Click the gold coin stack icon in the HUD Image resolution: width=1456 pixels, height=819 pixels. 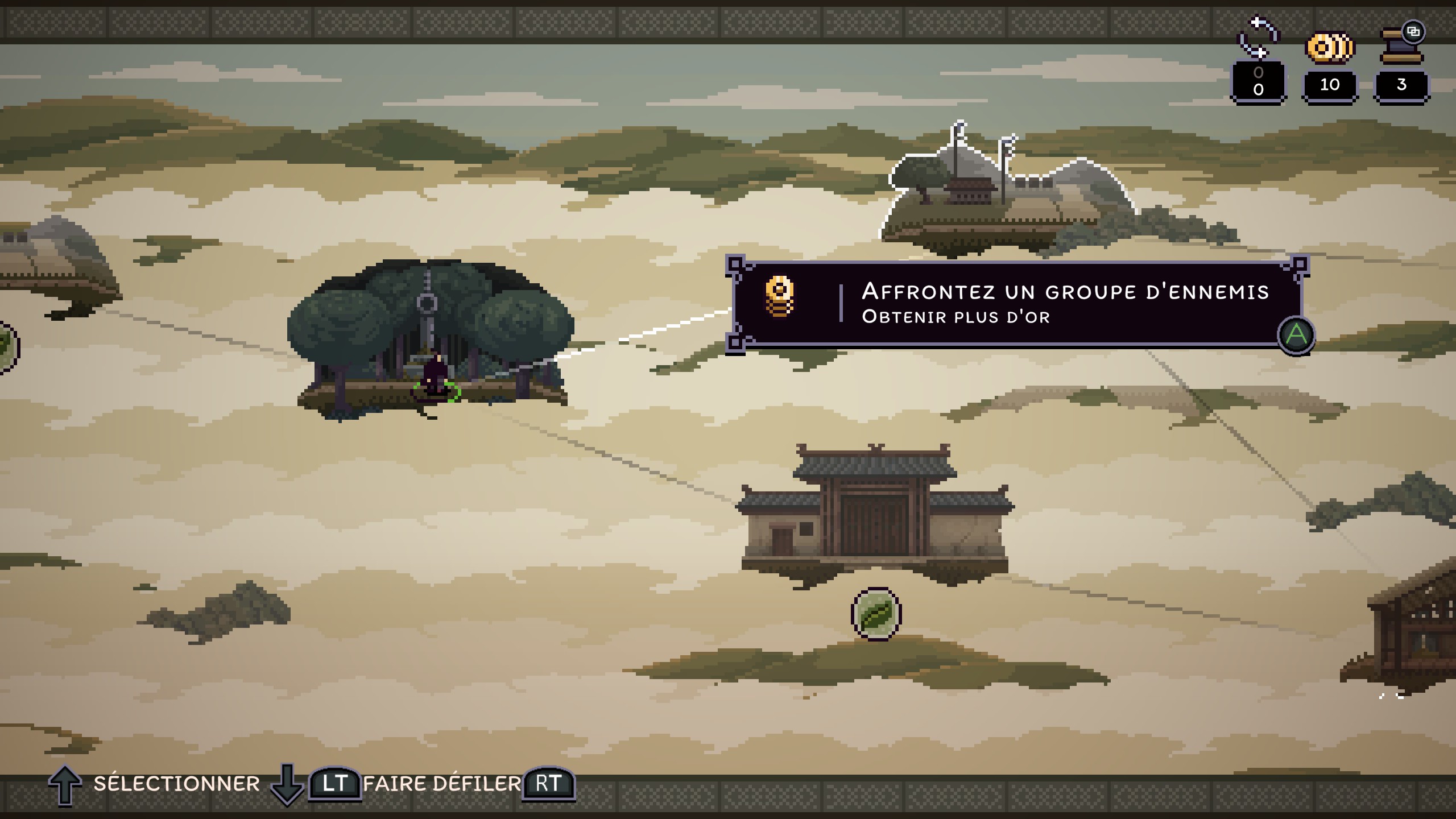click(1330, 47)
